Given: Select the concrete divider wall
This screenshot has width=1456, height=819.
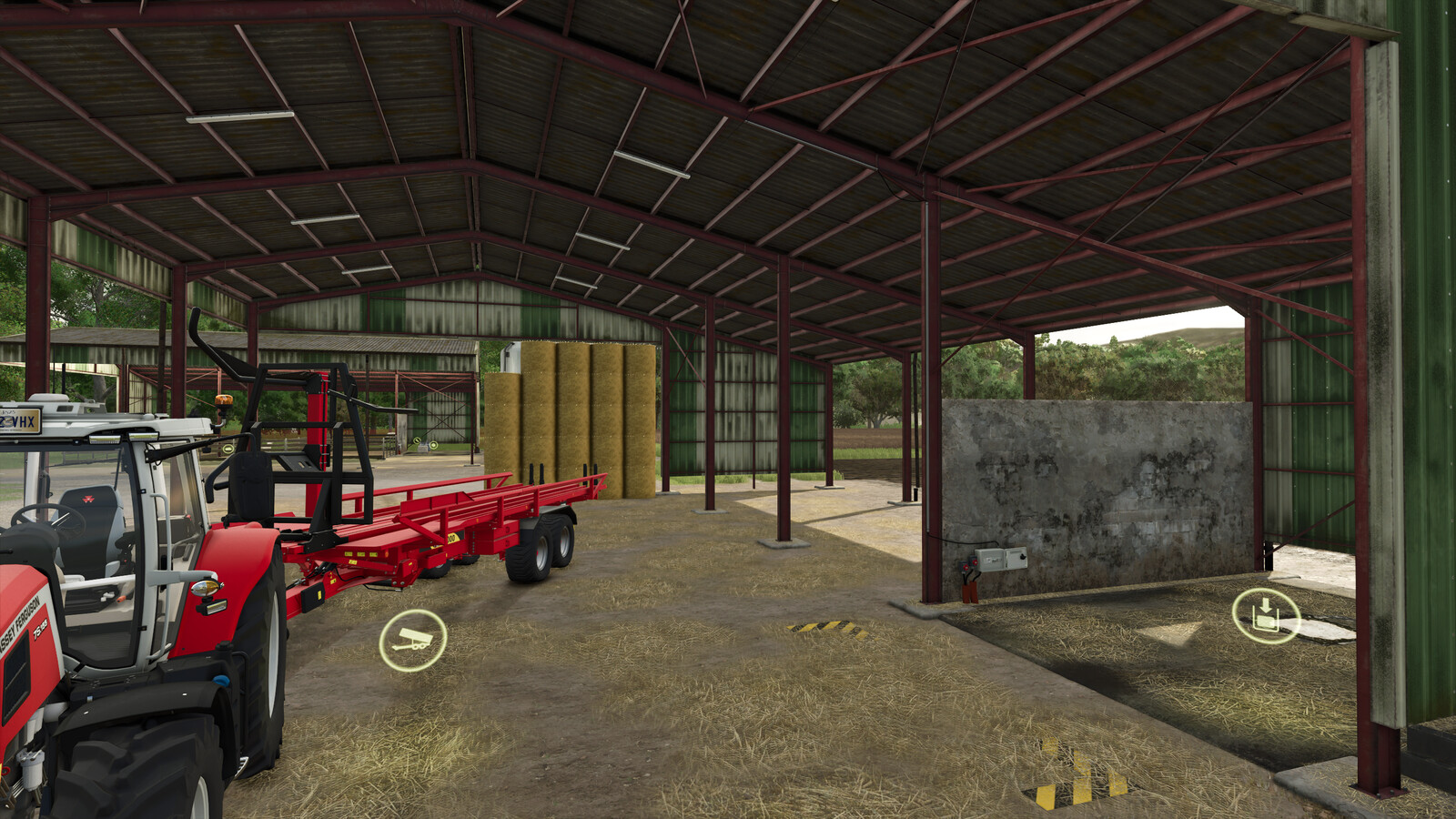Looking at the screenshot, I should pos(1110,482).
